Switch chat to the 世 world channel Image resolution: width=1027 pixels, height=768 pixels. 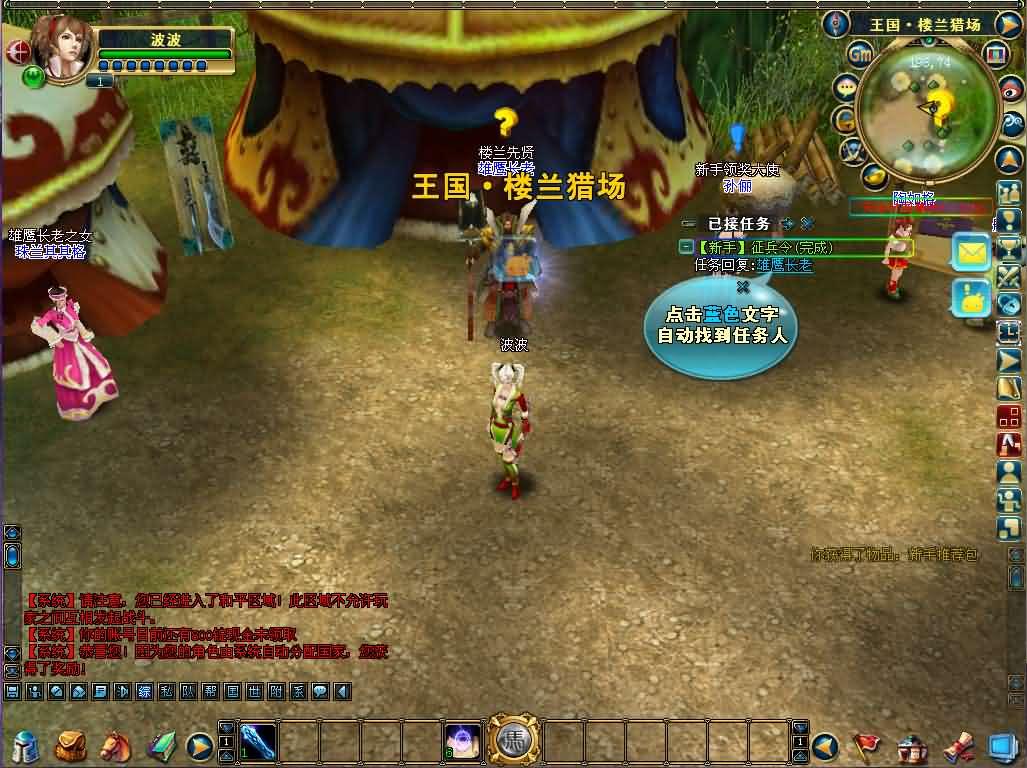click(x=254, y=691)
